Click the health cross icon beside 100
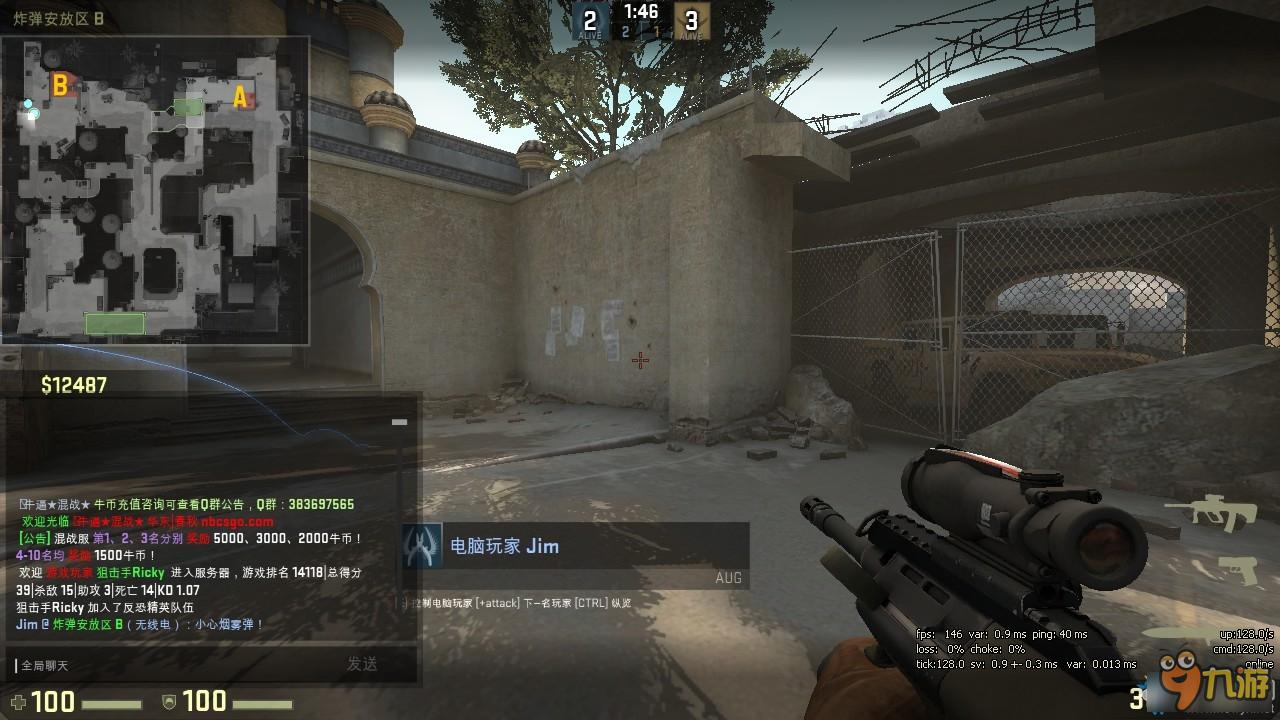This screenshot has height=720, width=1280. click(16, 701)
